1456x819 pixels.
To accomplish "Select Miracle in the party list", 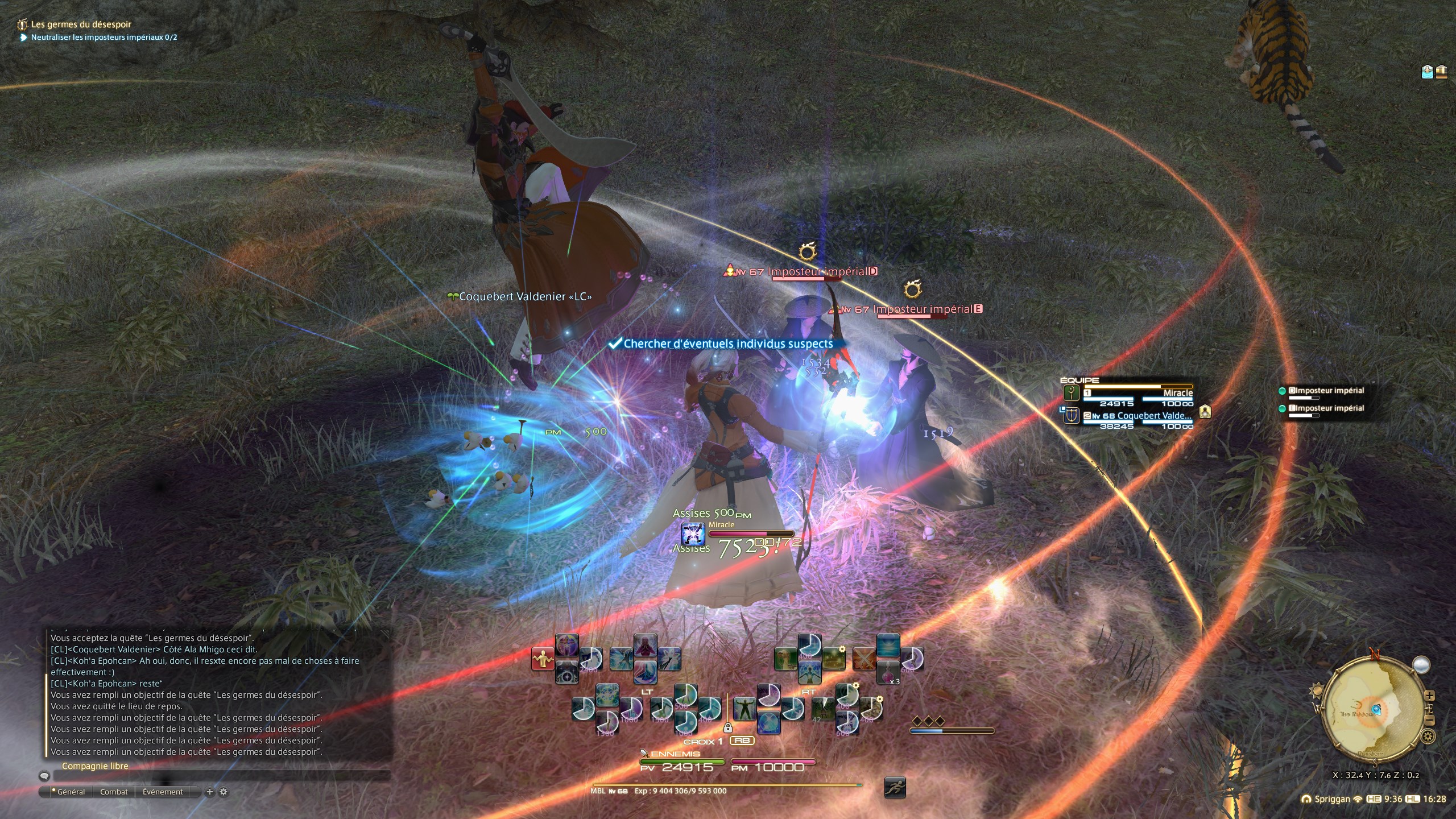I will click(x=1139, y=394).
